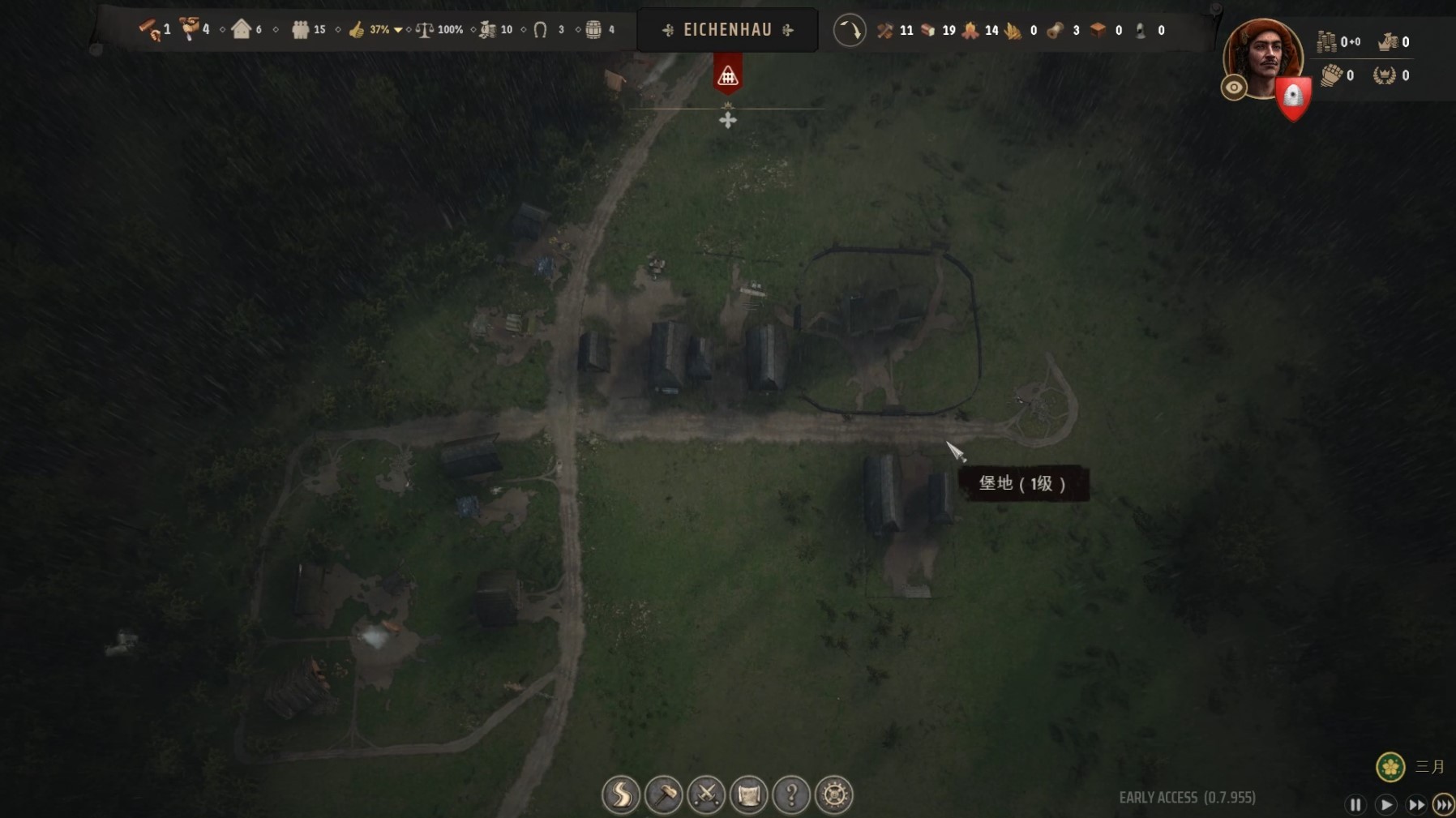Open the ship wheel settings menu
The height and width of the screenshot is (818, 1456).
(834, 794)
